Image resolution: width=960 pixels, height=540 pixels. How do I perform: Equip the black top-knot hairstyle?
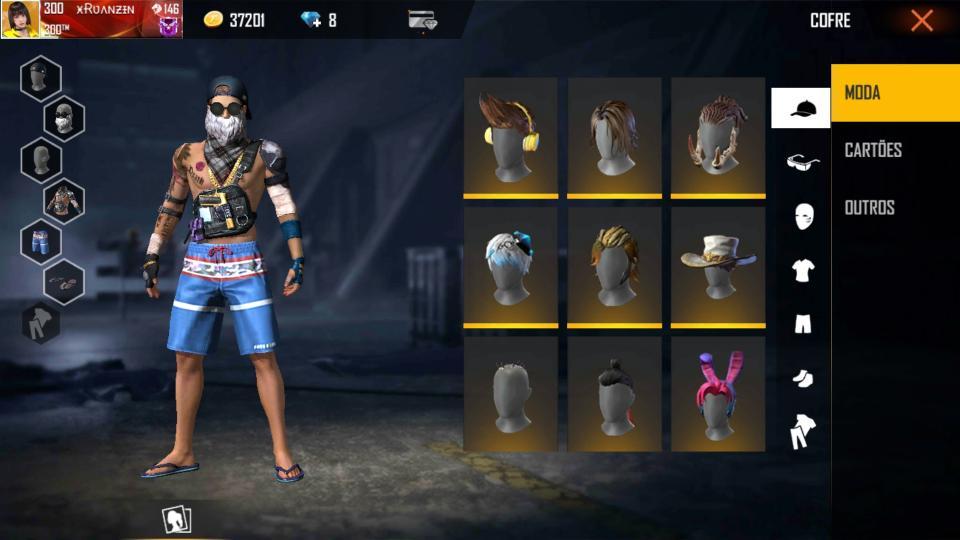click(614, 393)
